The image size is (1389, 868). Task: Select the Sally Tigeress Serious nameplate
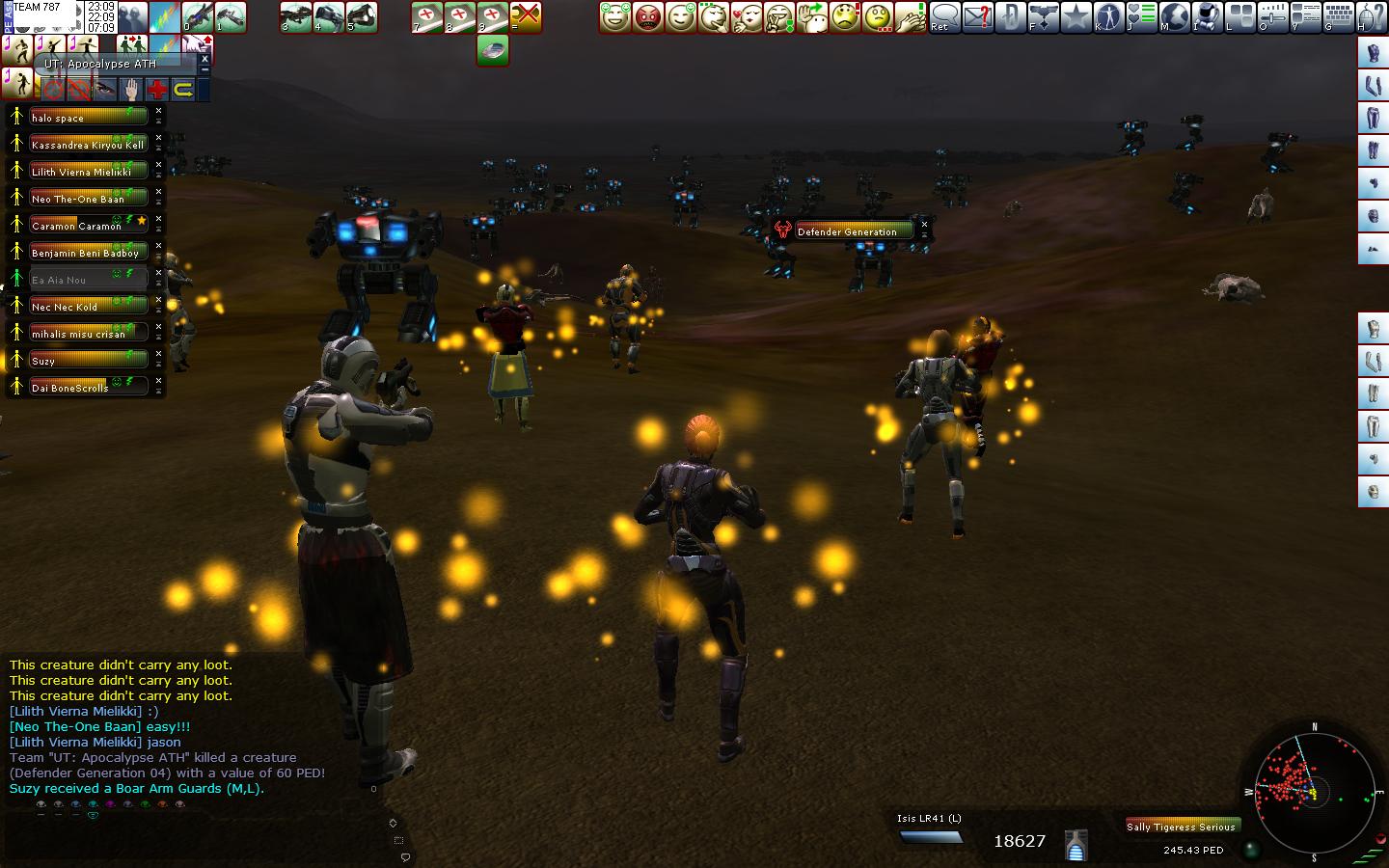[1181, 827]
